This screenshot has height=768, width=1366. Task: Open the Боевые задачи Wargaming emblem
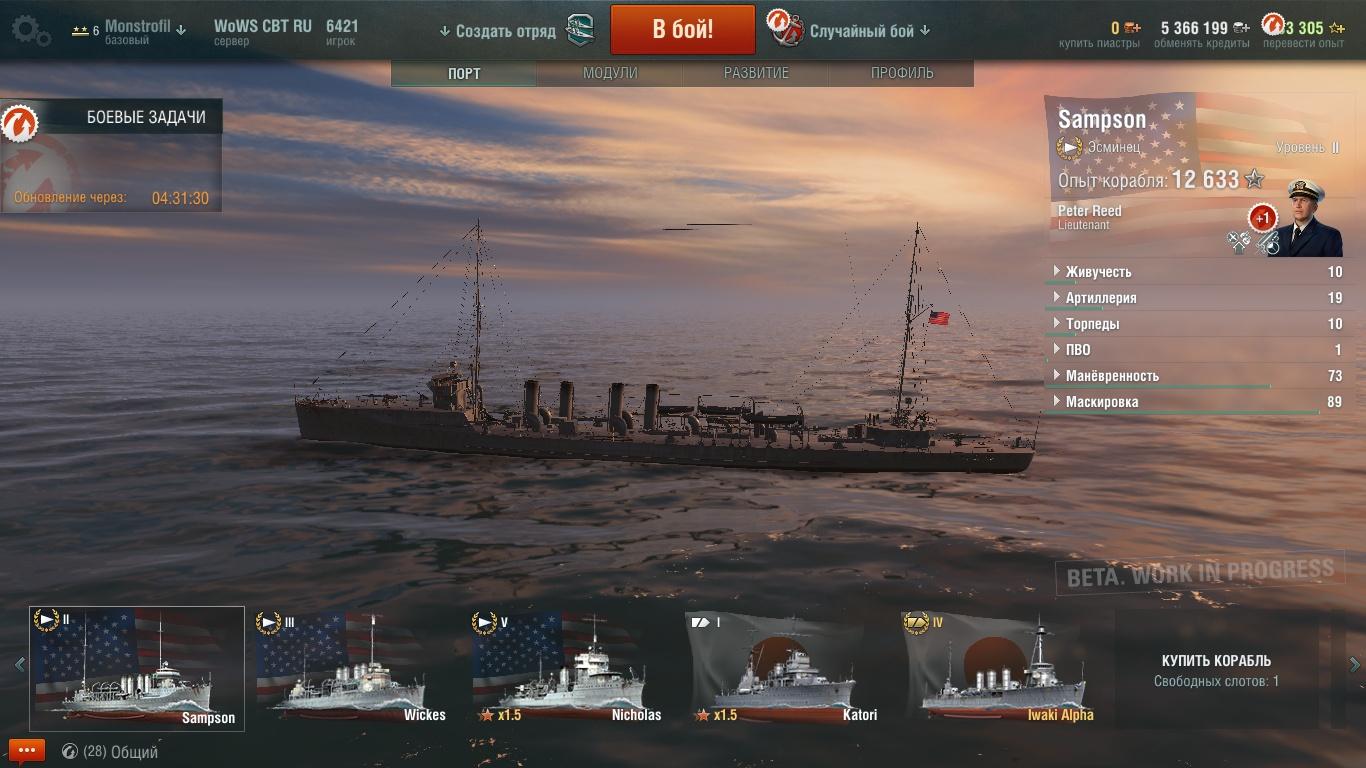[x=18, y=123]
